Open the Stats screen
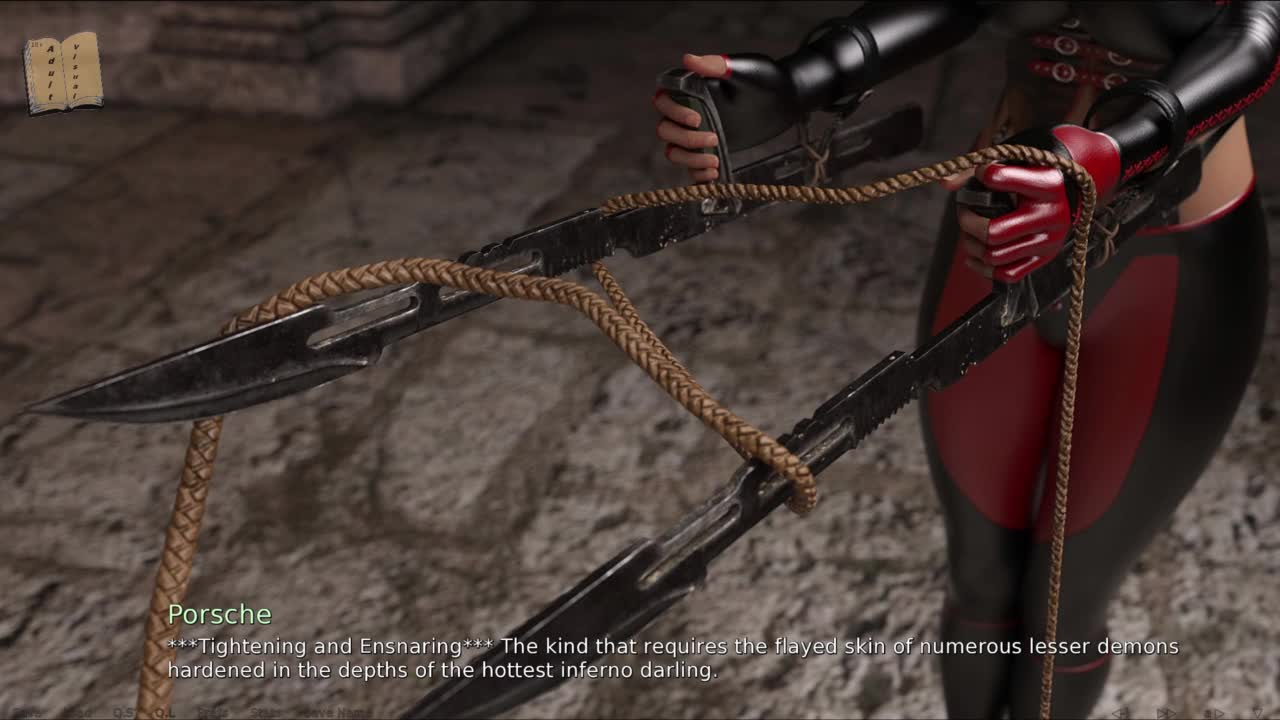Viewport: 1280px width, 720px height. point(265,713)
